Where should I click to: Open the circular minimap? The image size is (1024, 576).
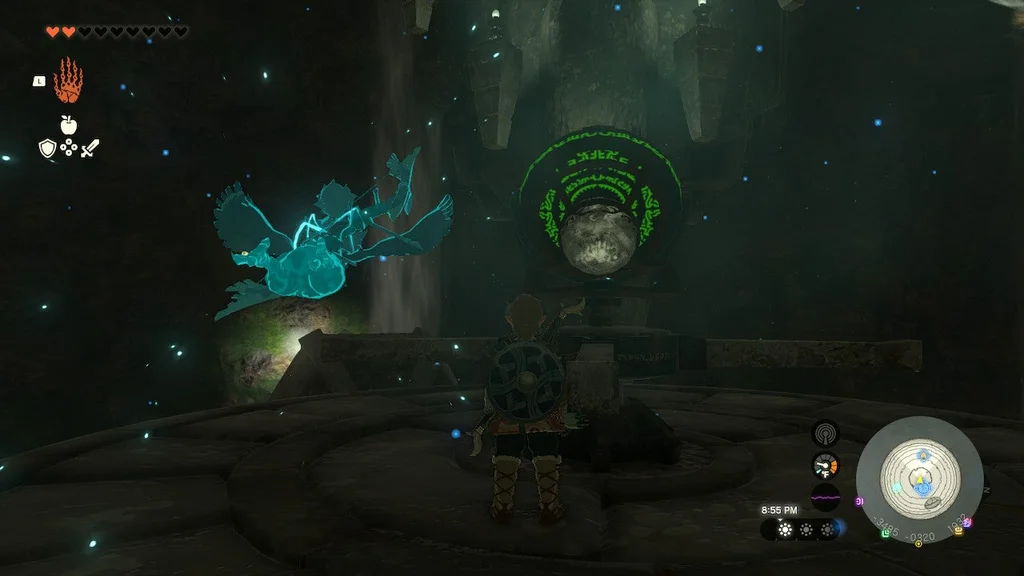point(919,480)
